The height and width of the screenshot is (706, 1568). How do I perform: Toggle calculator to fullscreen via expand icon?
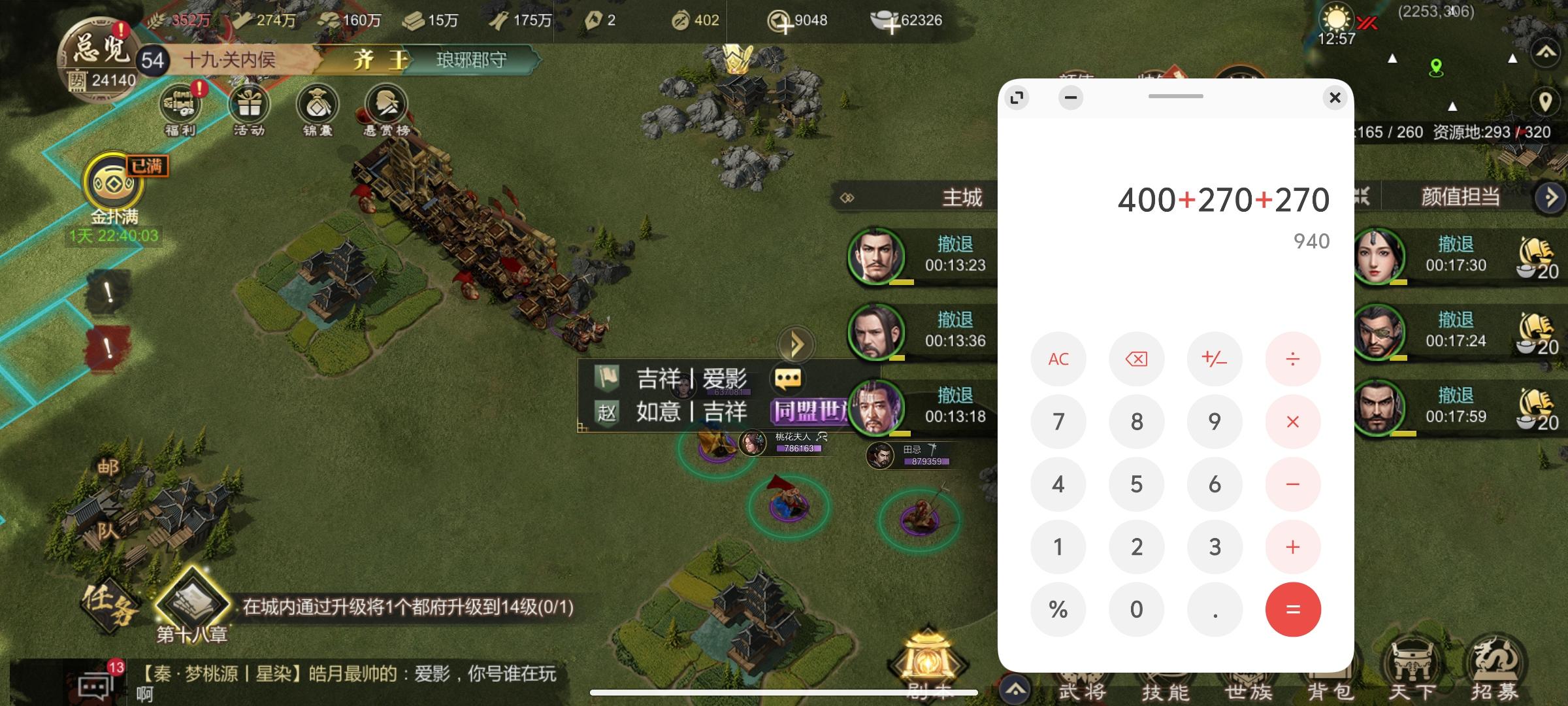click(x=1017, y=97)
